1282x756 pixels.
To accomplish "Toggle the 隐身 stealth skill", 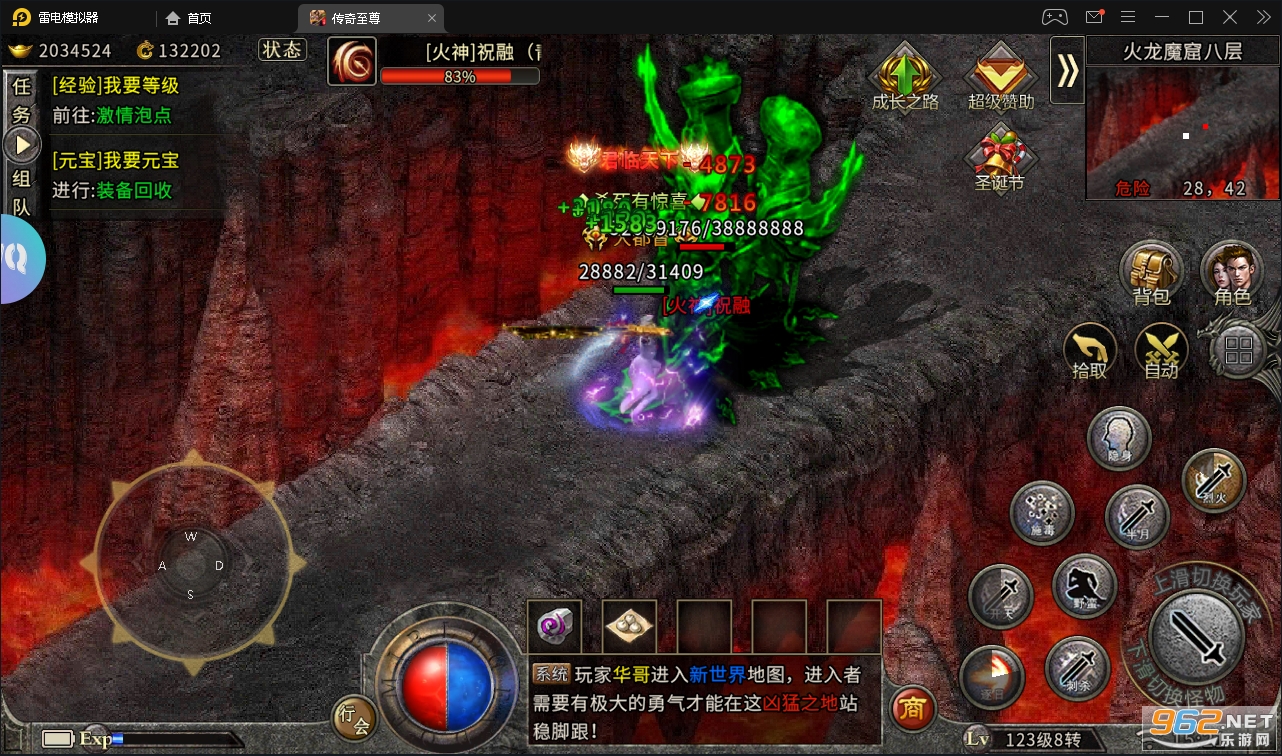I will (x=1119, y=438).
